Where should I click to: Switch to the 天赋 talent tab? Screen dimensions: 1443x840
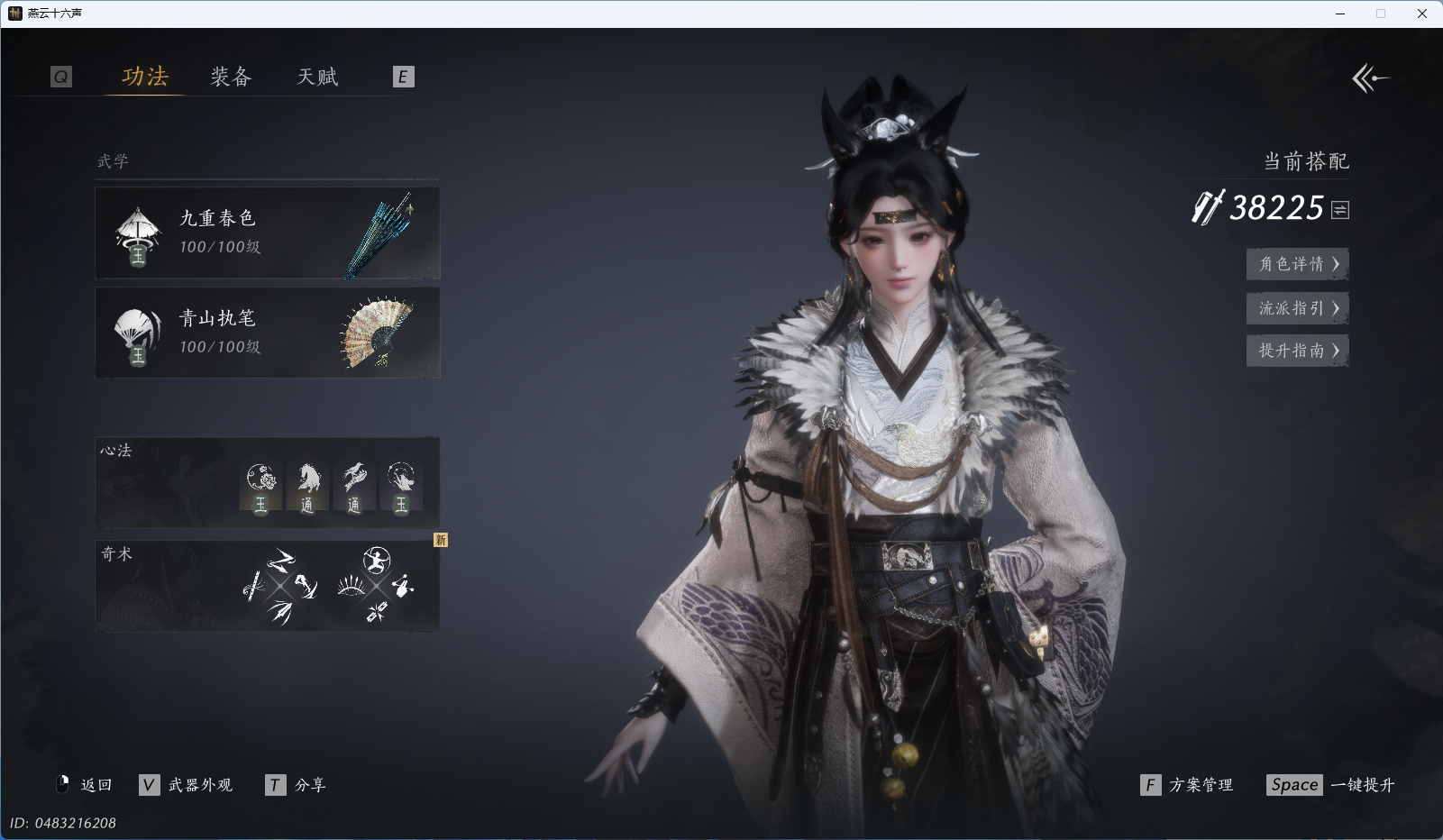click(x=317, y=77)
